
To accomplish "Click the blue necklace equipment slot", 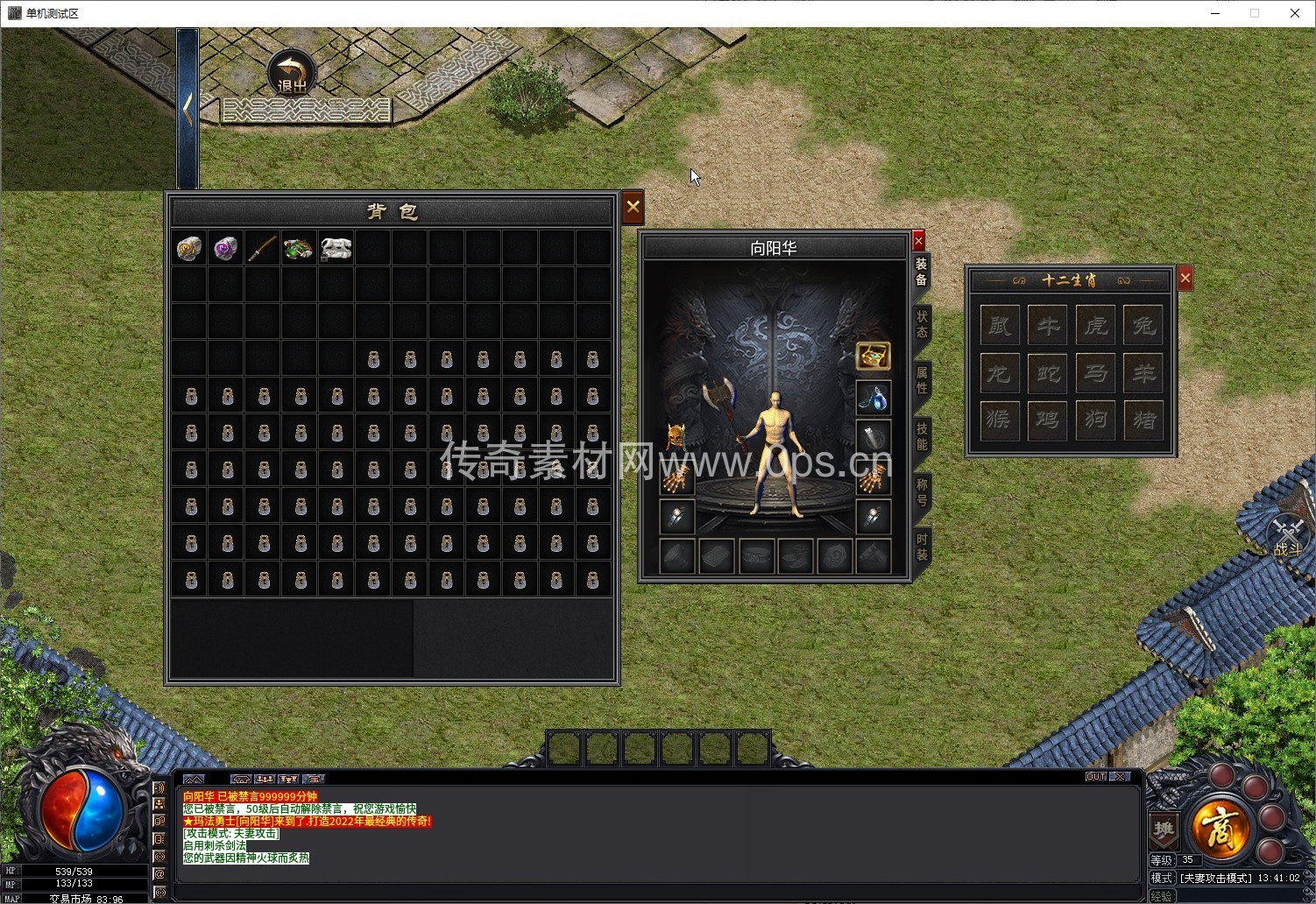I will pyautogui.click(x=873, y=398).
